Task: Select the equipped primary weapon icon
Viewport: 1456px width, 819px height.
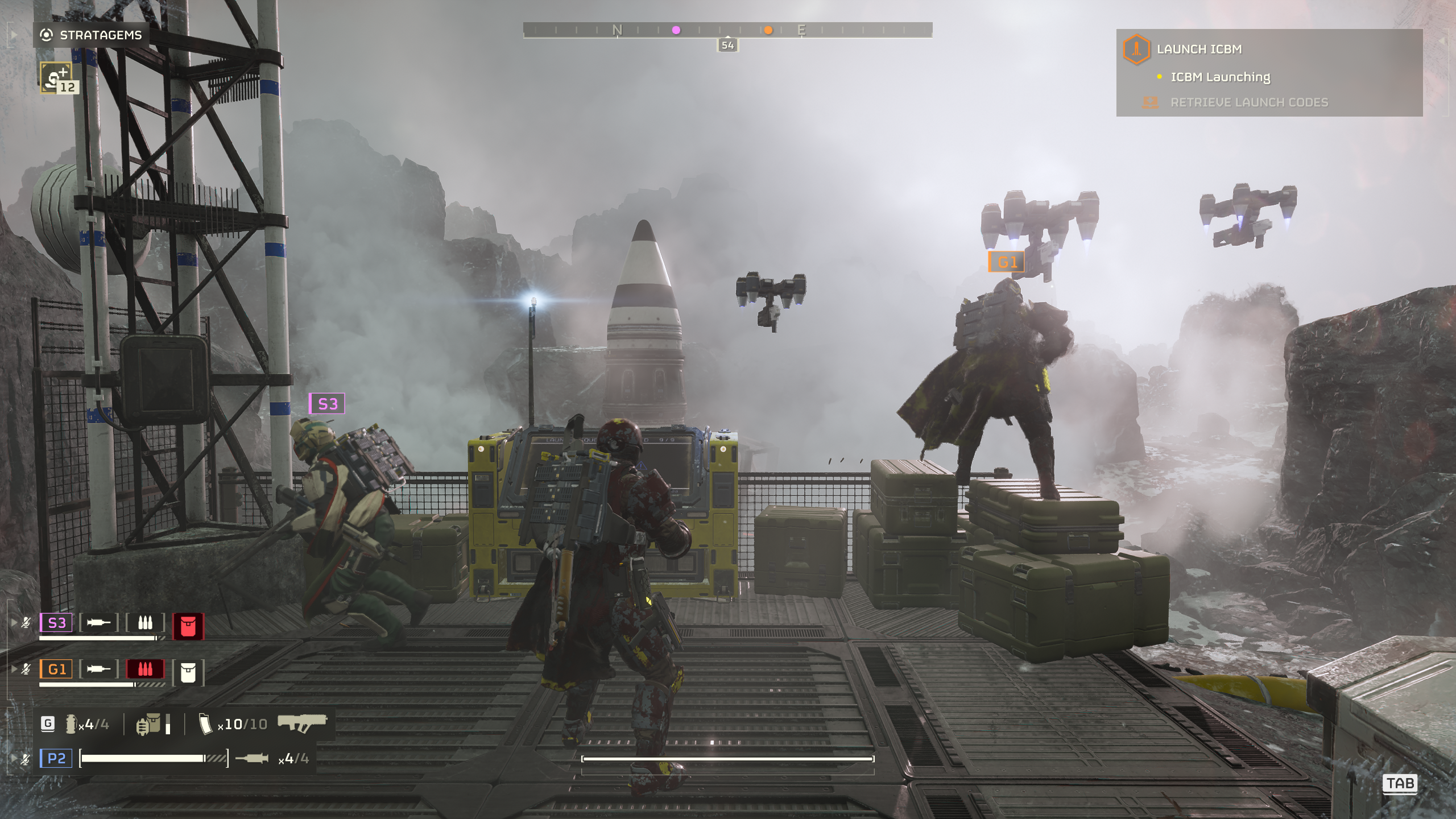Action: pyautogui.click(x=302, y=722)
